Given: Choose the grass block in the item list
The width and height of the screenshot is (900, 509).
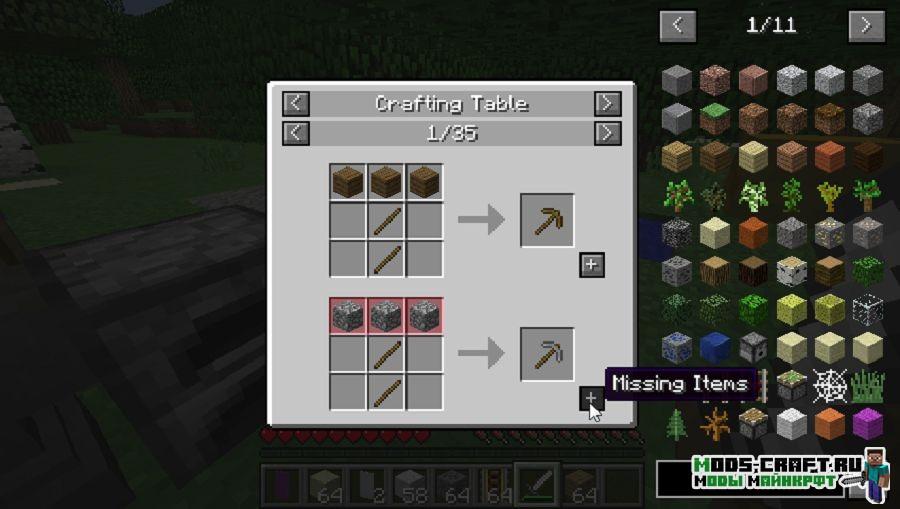Looking at the screenshot, I should point(715,118).
